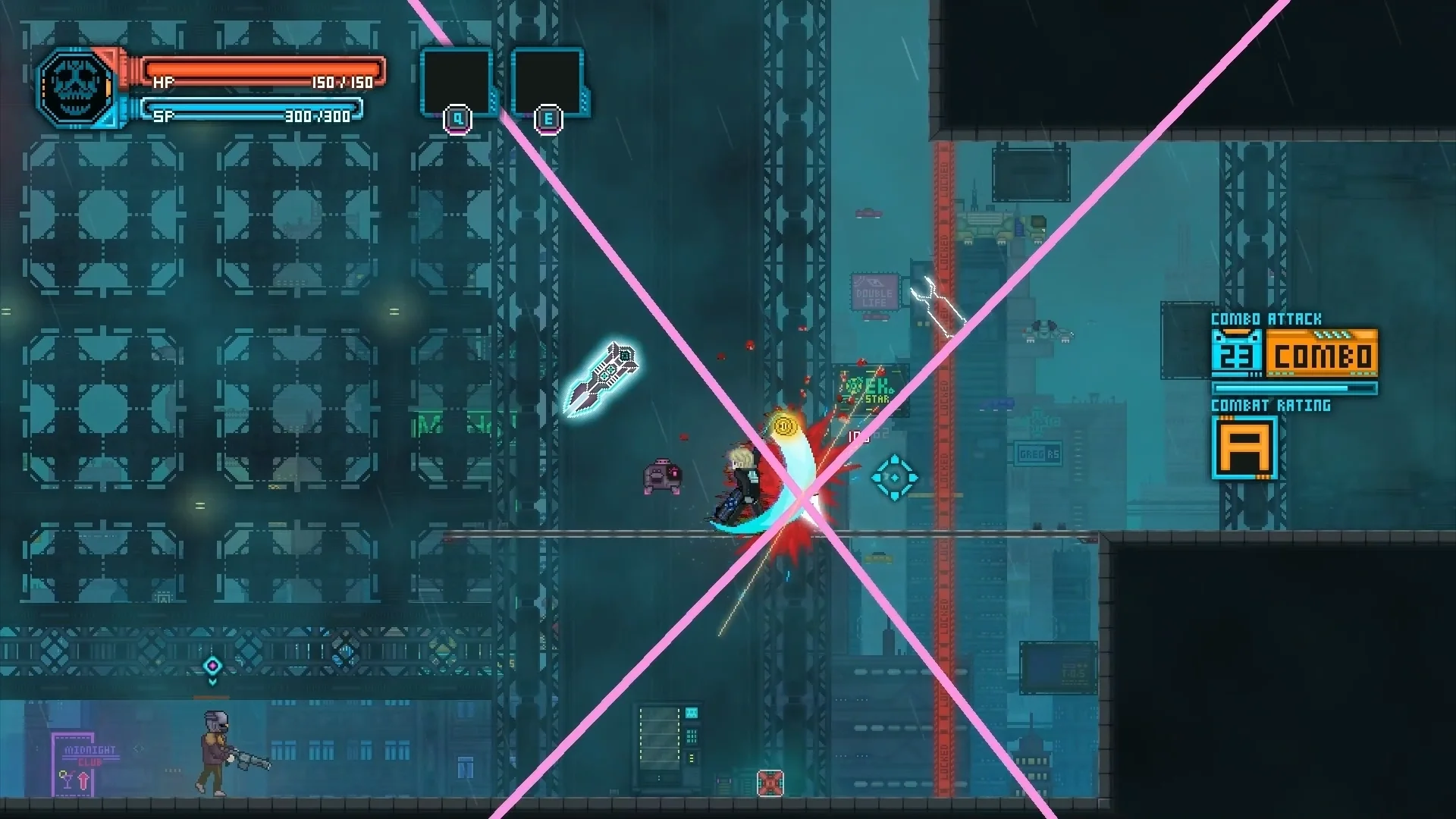Select the skill slot labeled E
The width and height of the screenshot is (1456, 819).
coord(548,82)
